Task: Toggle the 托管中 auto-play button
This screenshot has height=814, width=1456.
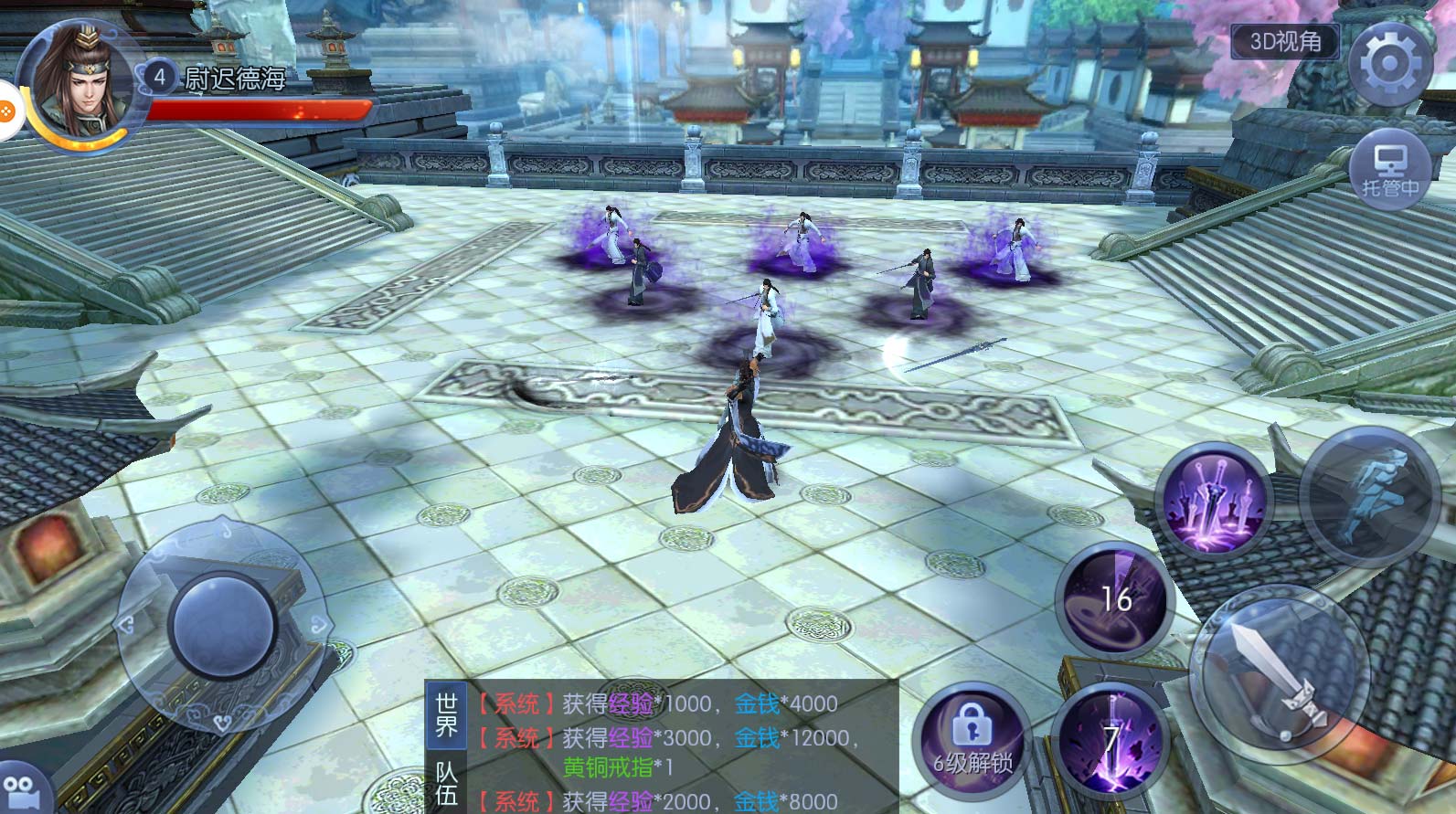Action: click(x=1390, y=171)
